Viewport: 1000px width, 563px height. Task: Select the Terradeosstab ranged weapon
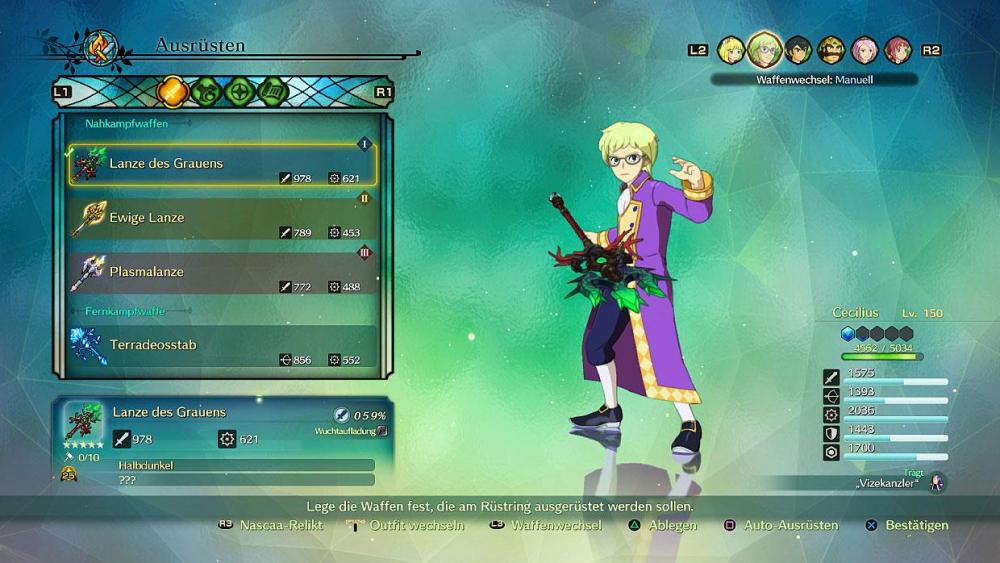[222, 346]
